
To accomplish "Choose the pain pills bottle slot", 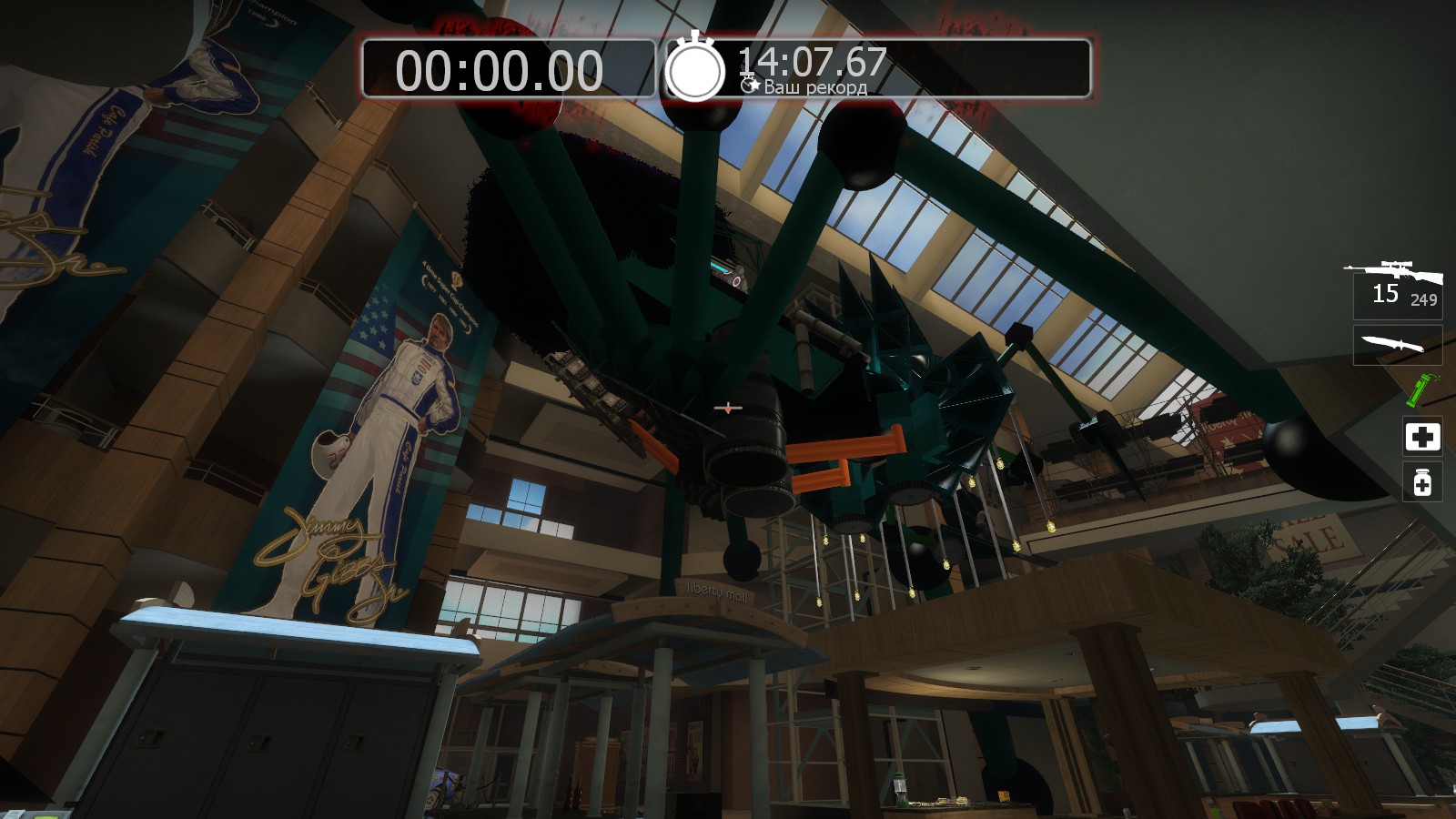I will pos(1422,482).
